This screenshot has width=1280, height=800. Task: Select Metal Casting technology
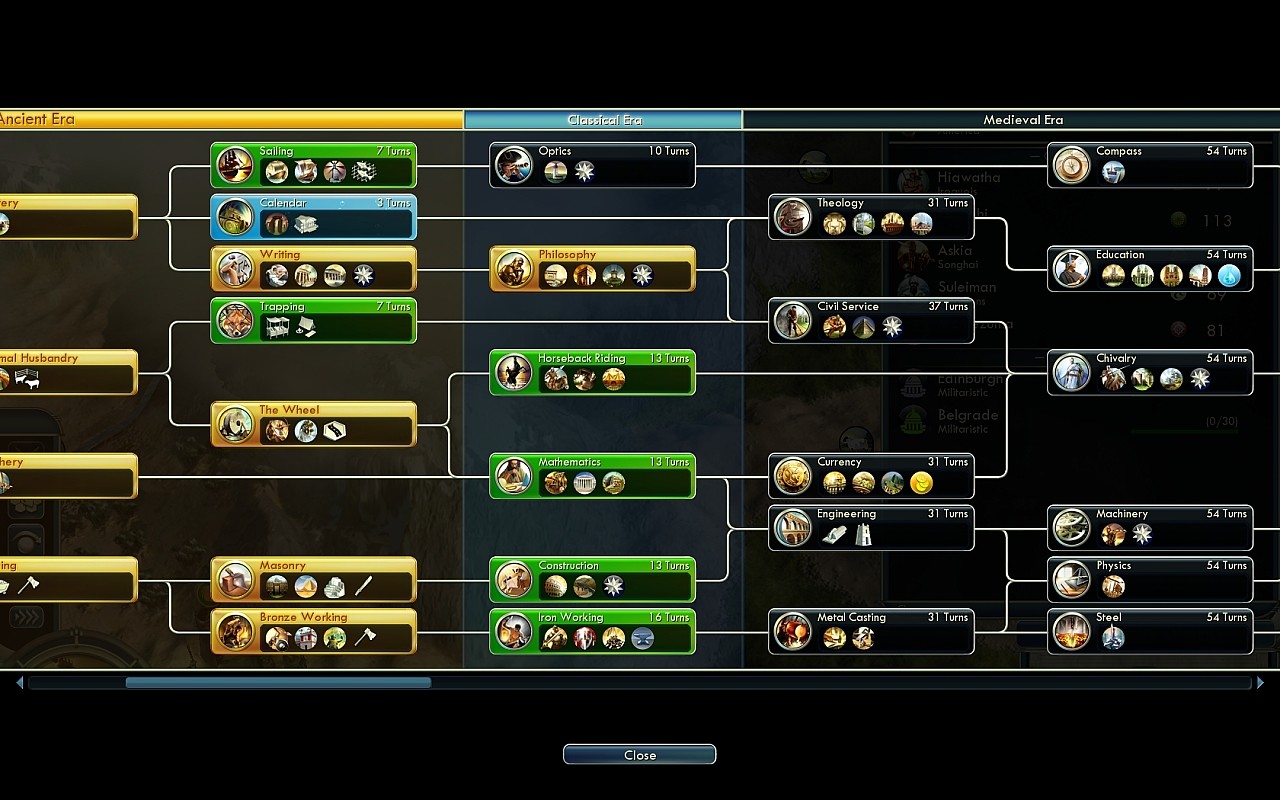point(871,632)
